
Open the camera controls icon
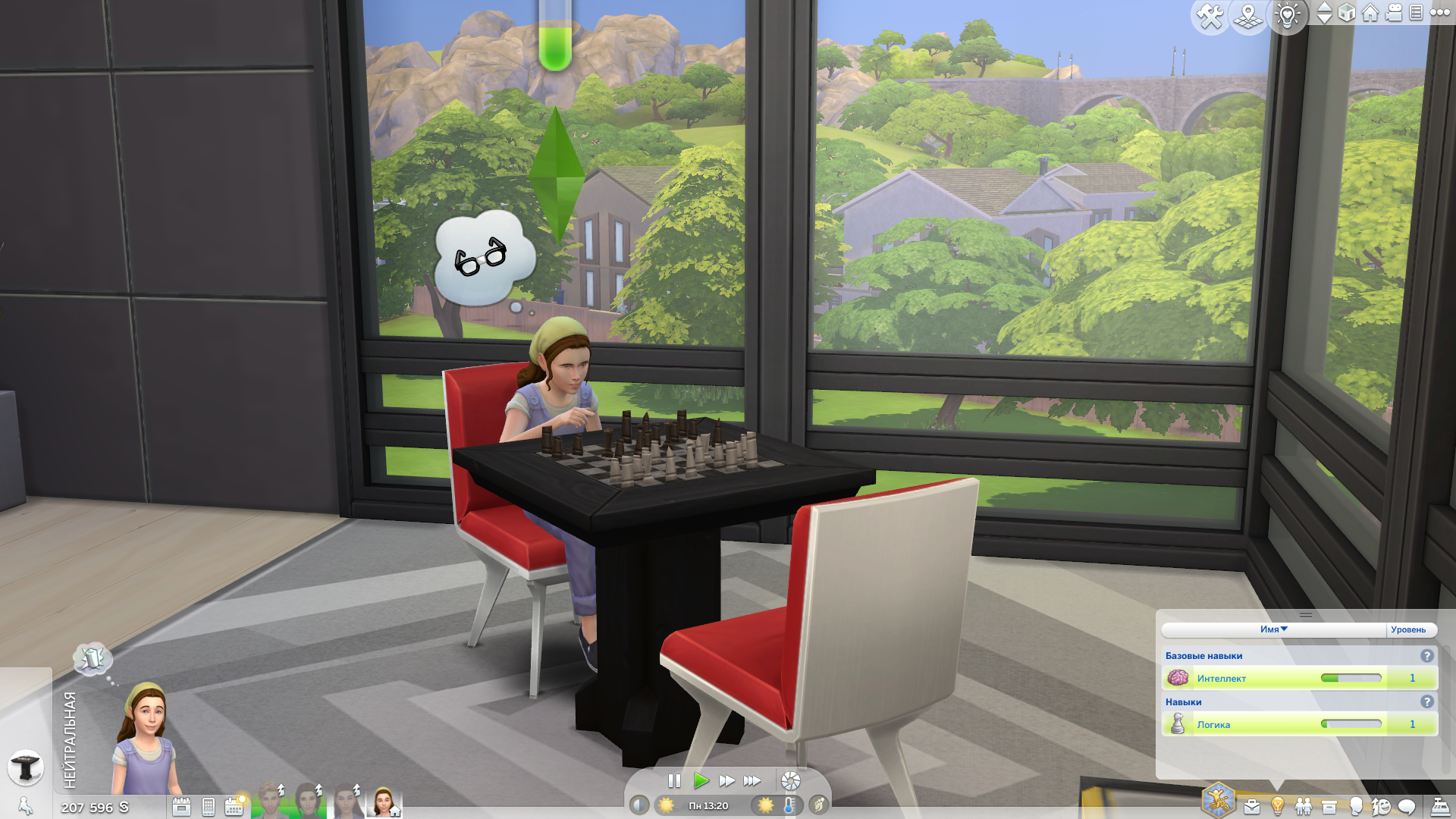pos(1394,13)
